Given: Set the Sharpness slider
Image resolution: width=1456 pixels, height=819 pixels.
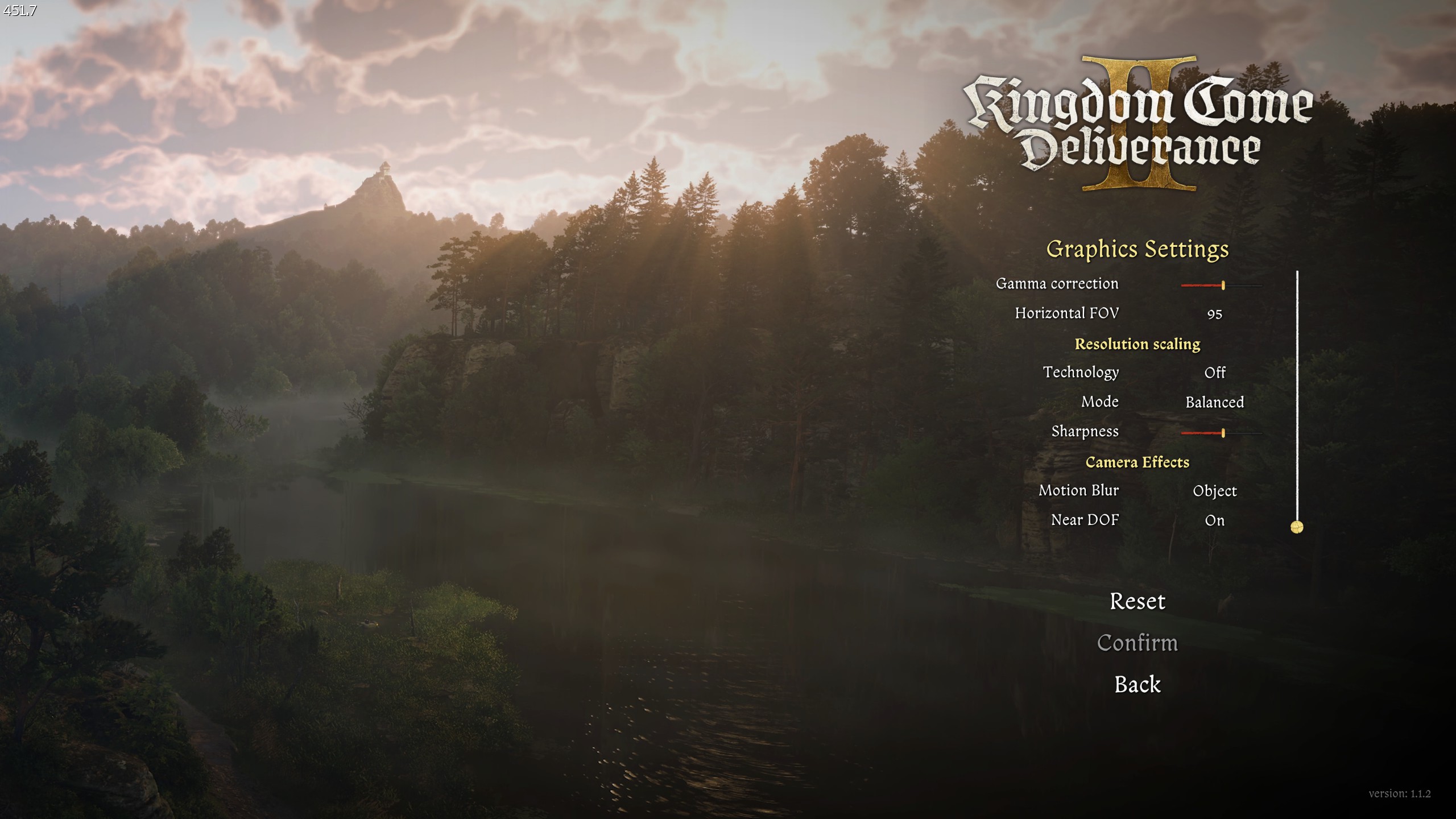Looking at the screenshot, I should (1222, 433).
